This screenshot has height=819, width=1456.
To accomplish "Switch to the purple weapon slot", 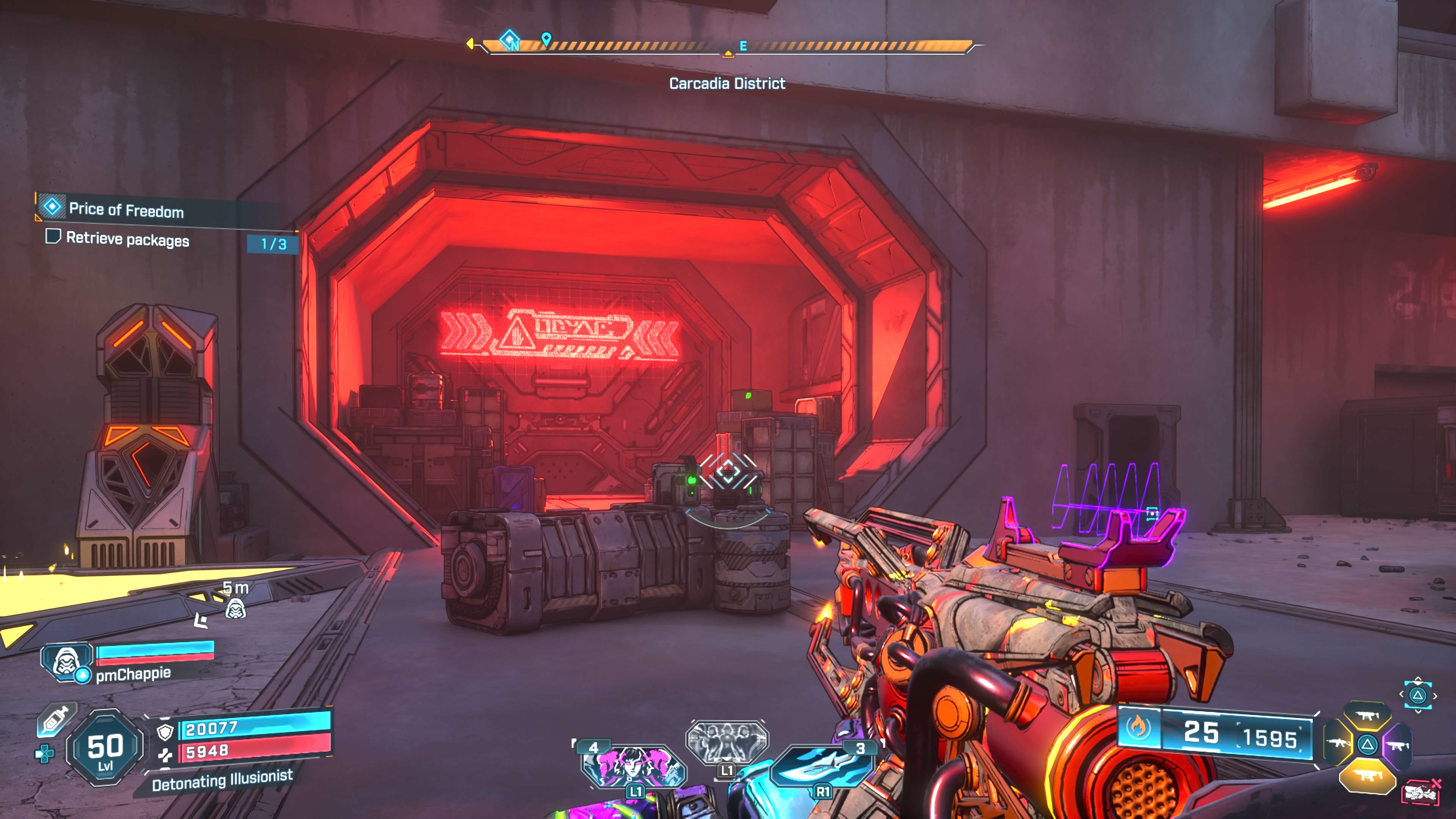I will coord(1396,746).
